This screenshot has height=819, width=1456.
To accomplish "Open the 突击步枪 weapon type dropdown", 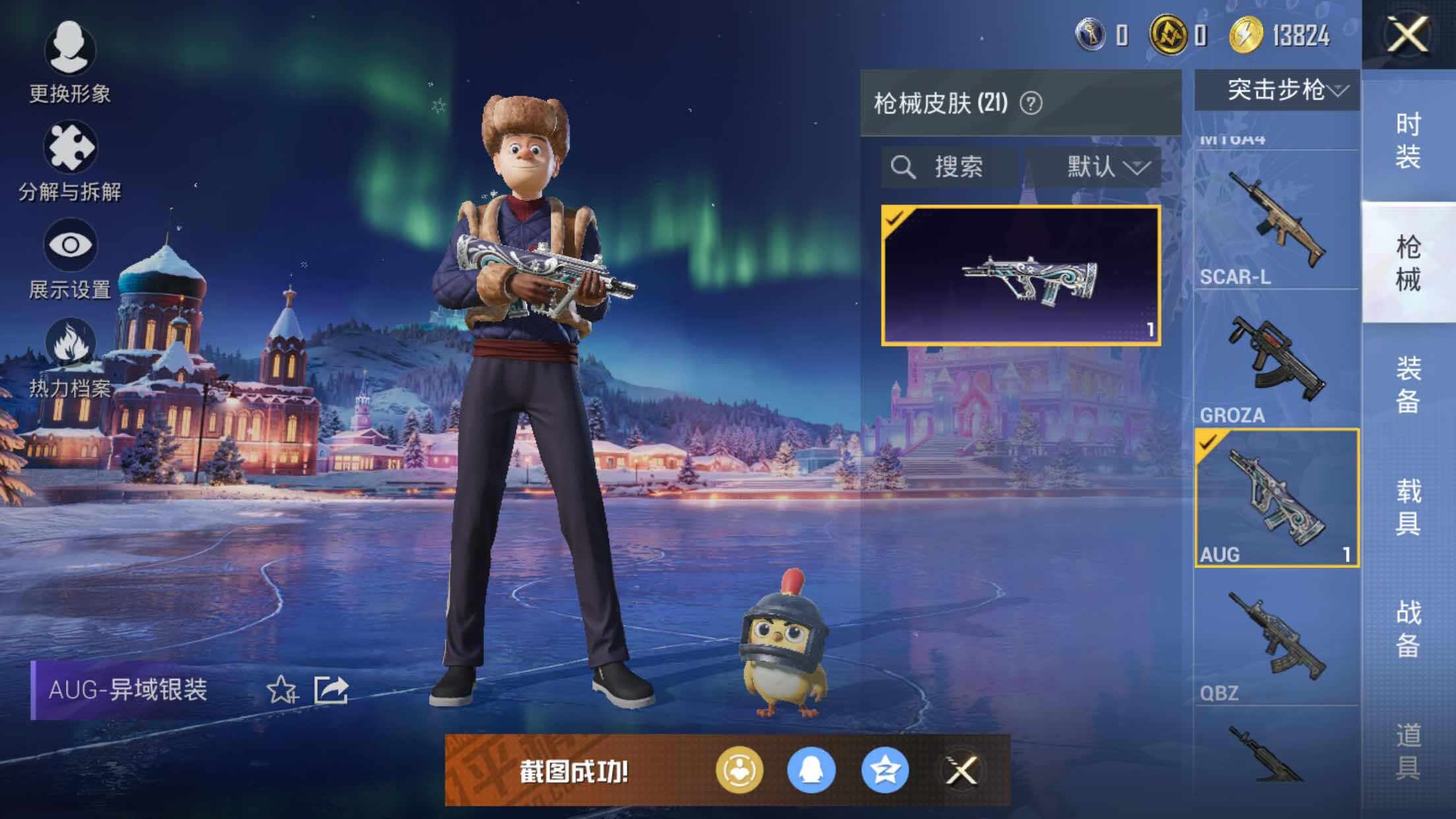I will 1277,90.
